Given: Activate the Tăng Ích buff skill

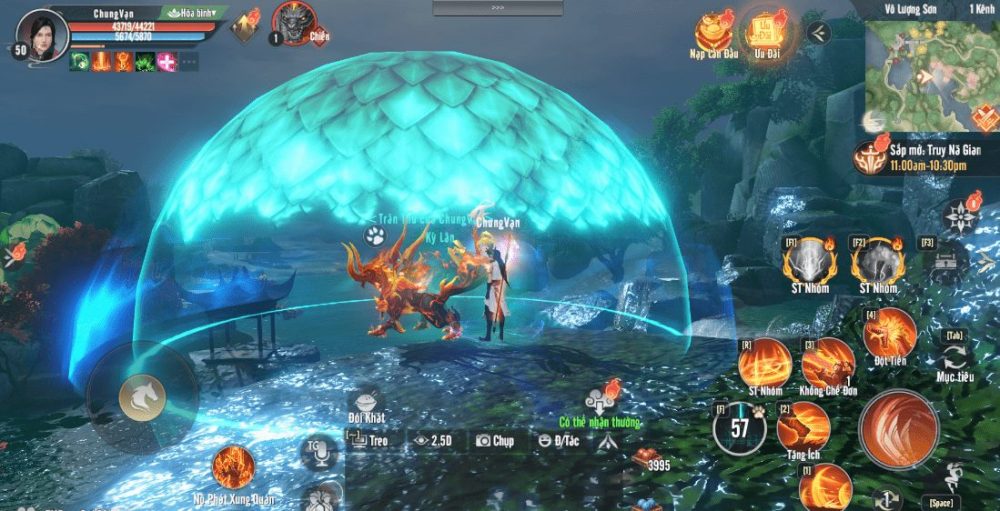Looking at the screenshot, I should click(804, 424).
